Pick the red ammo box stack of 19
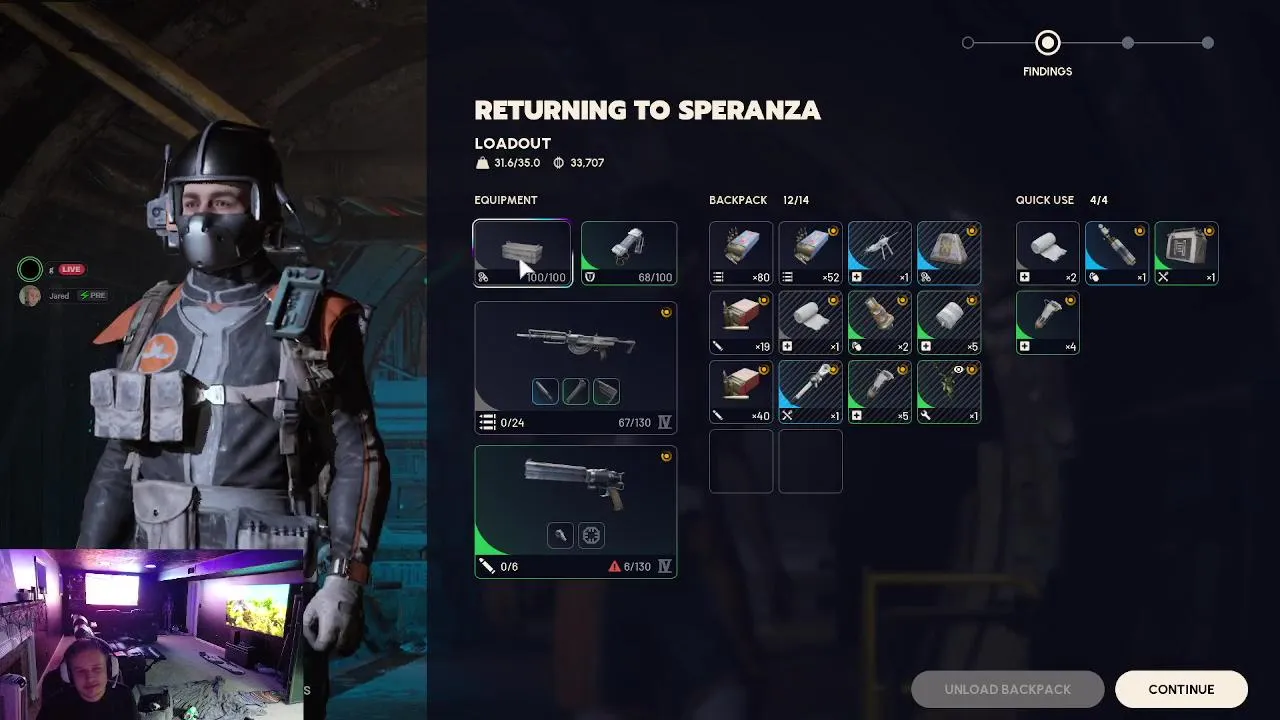 pos(741,323)
